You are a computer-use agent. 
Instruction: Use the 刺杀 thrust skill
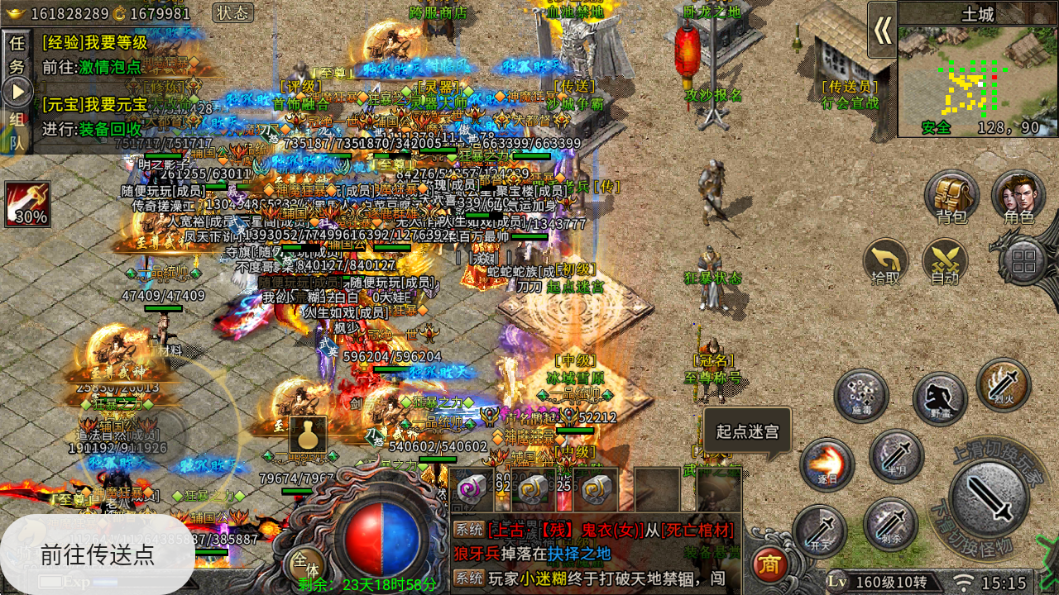click(x=889, y=523)
